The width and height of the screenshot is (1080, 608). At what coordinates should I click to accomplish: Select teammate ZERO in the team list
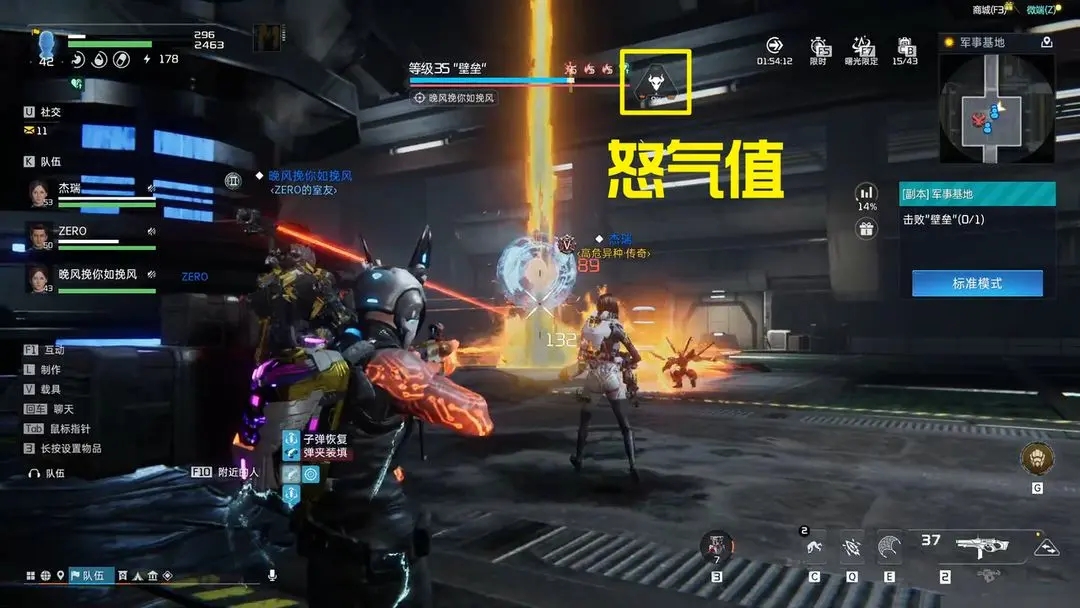click(92, 236)
